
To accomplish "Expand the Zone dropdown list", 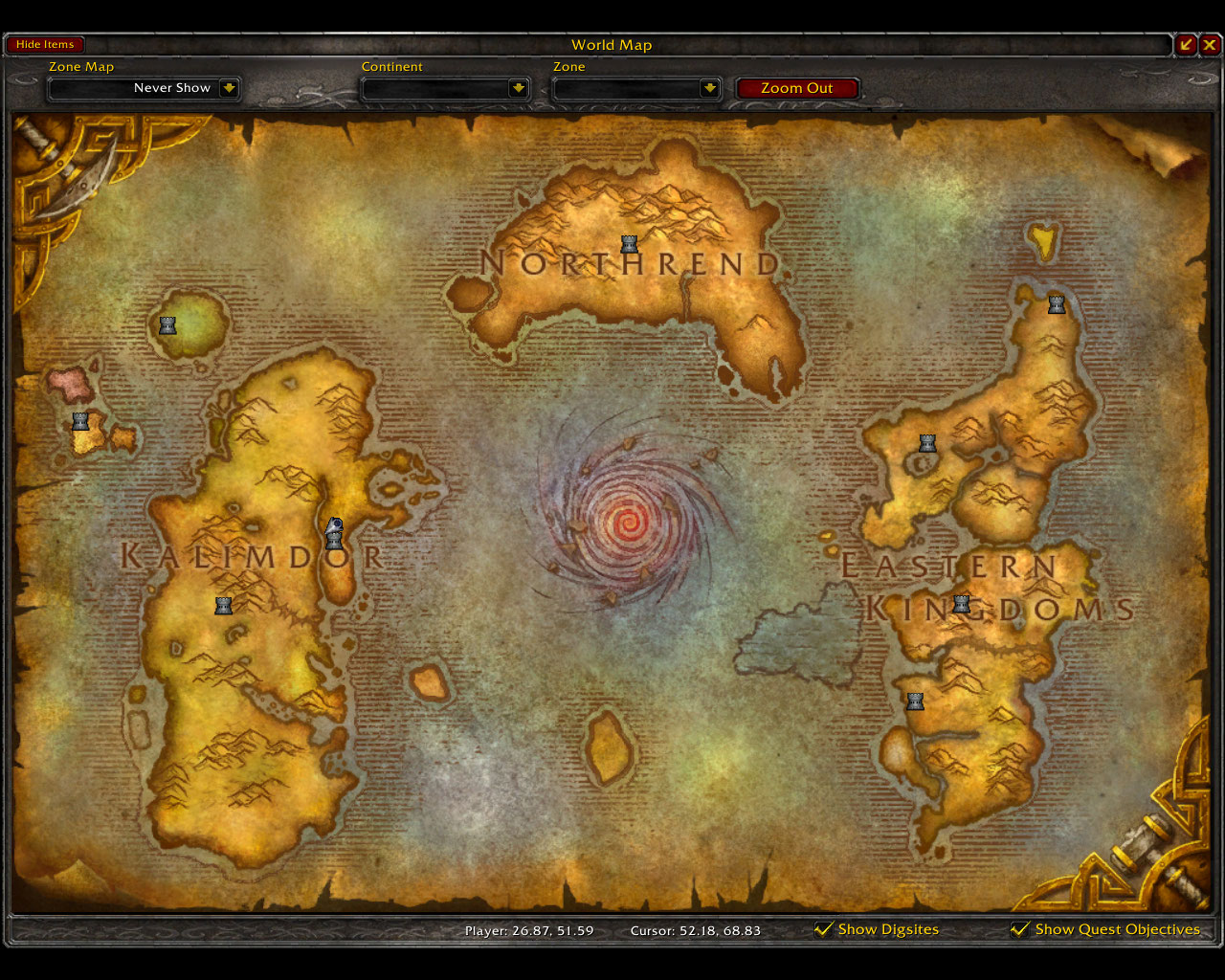I will (709, 88).
